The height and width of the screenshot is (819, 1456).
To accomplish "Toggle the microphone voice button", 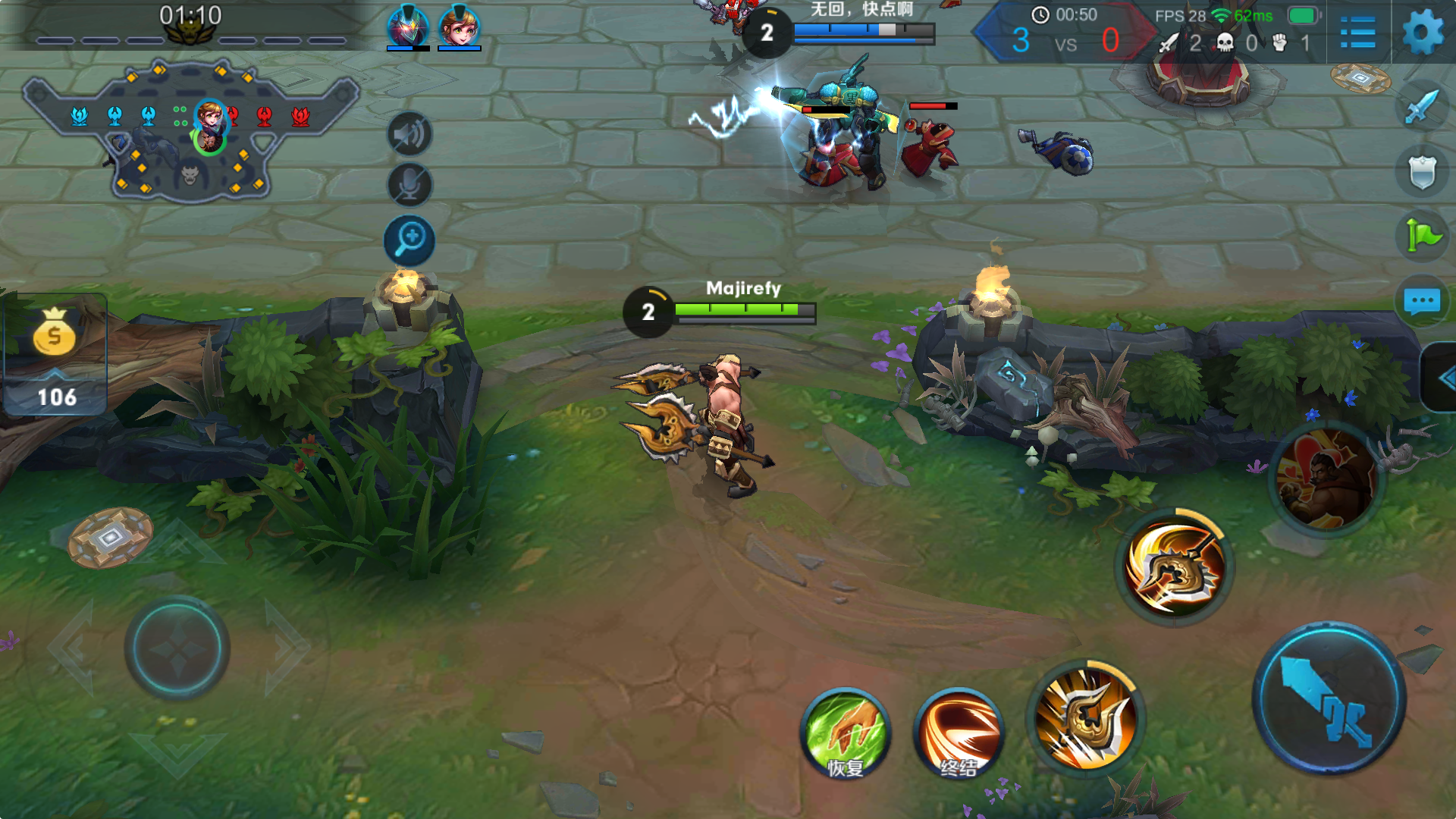I will (409, 184).
